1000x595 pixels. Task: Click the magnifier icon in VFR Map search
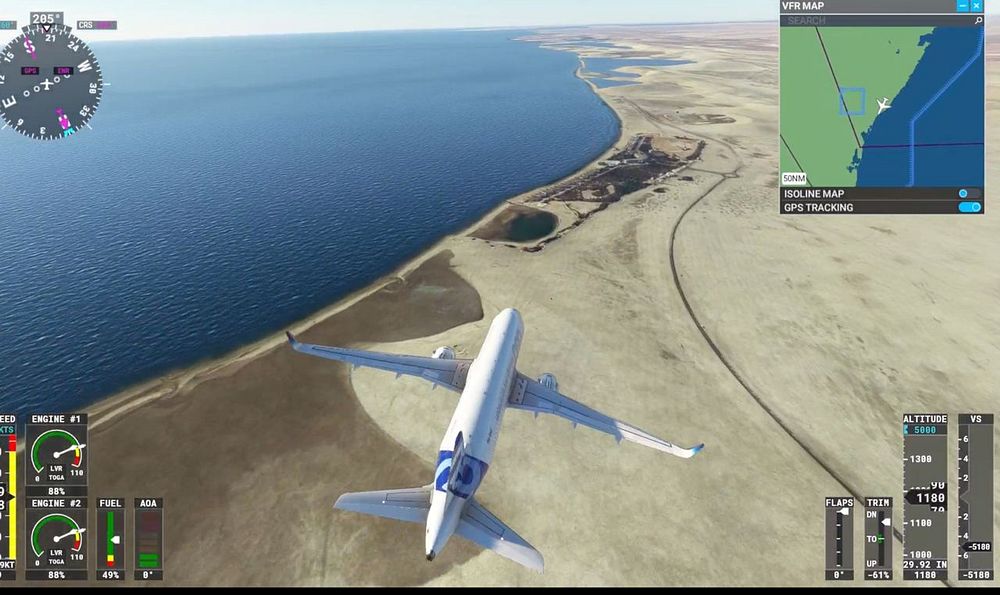coord(977,20)
